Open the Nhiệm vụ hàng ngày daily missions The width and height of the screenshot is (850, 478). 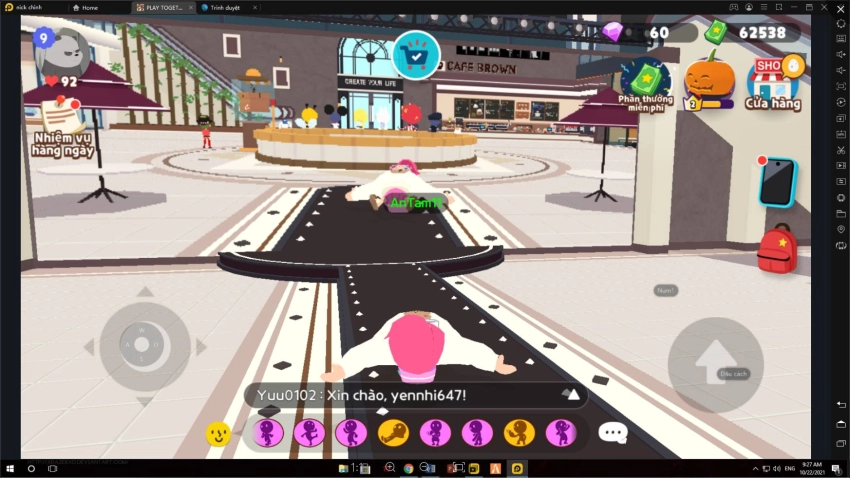coord(62,130)
